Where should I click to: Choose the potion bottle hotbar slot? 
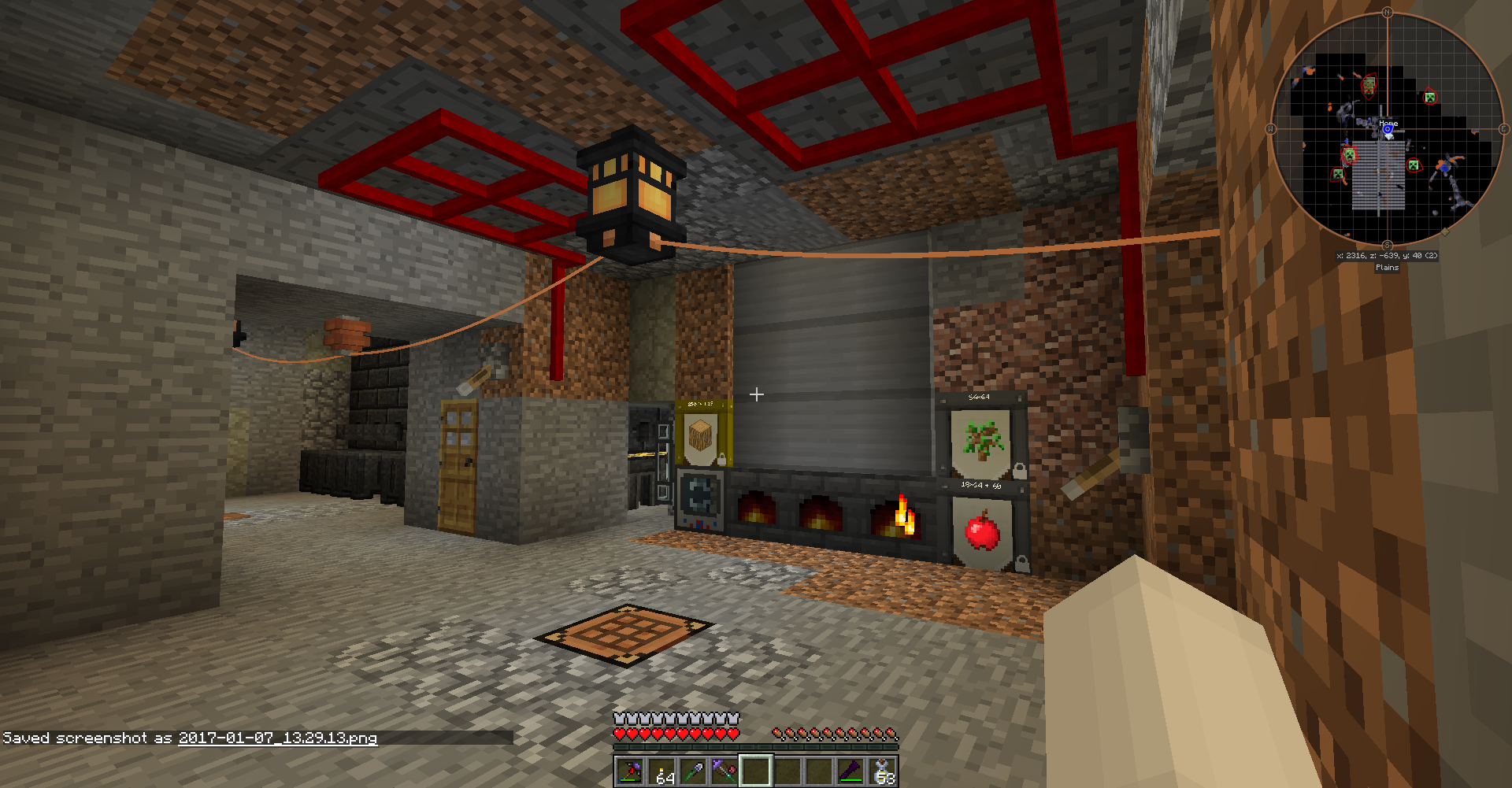(x=883, y=771)
